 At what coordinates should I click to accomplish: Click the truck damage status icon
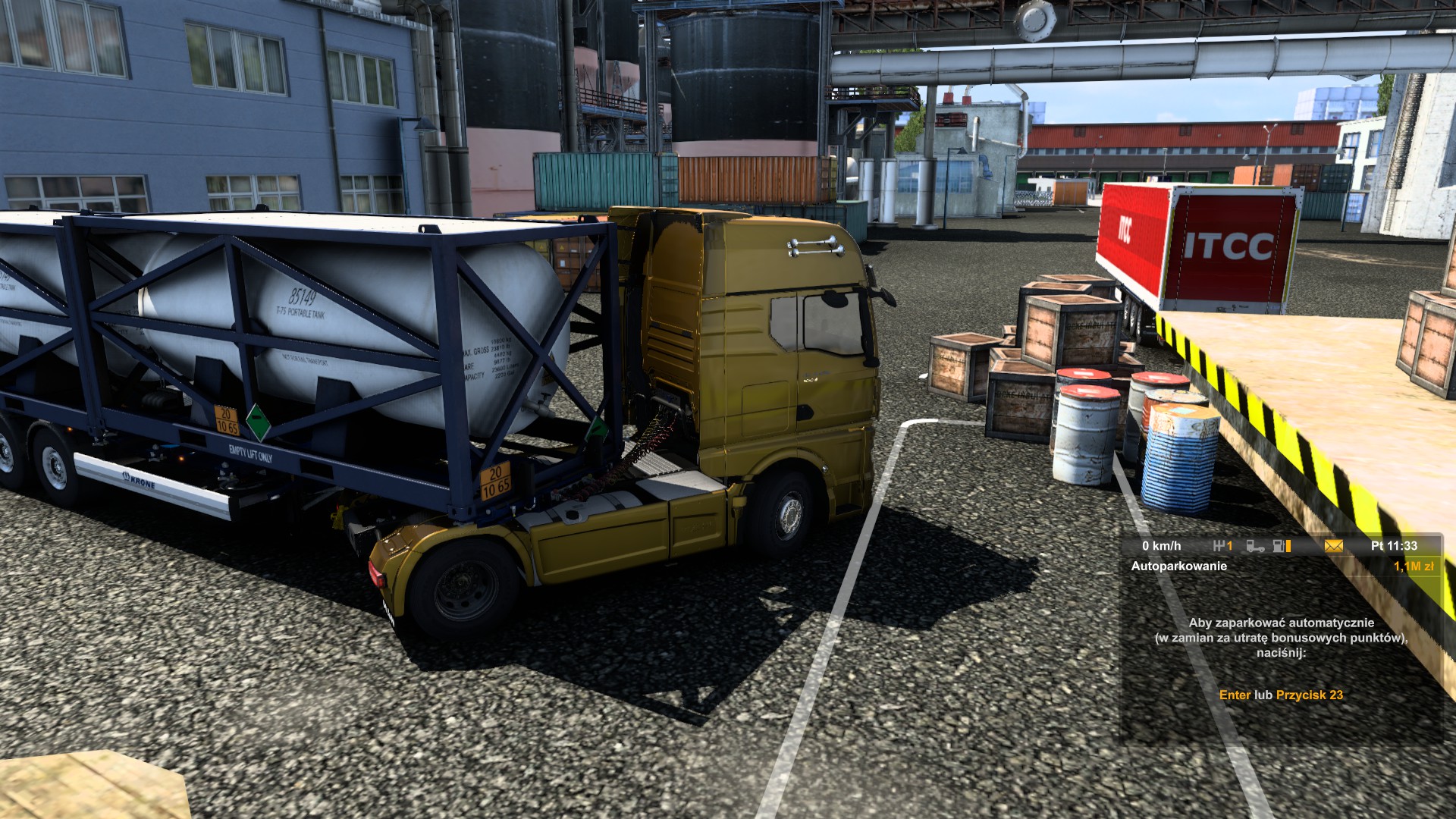(1255, 546)
